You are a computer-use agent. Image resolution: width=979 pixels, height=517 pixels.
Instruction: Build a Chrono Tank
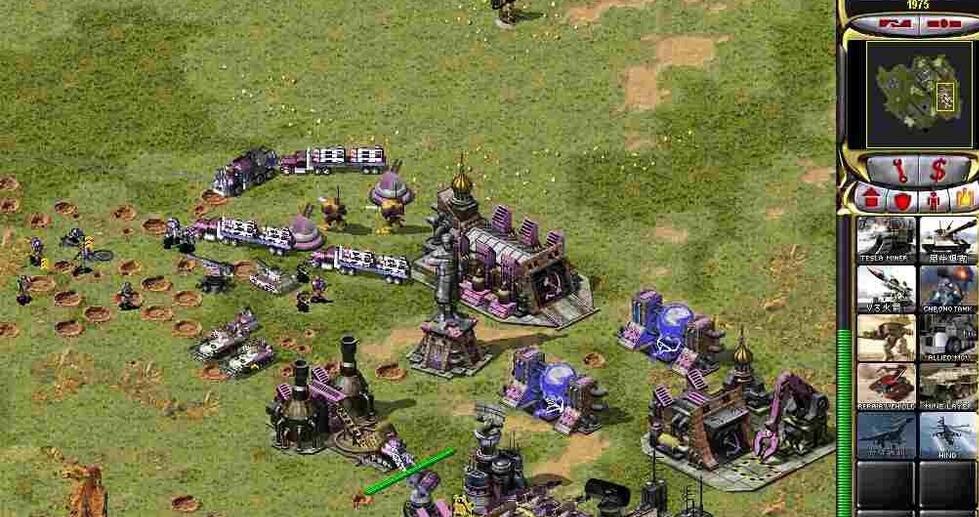pos(947,288)
